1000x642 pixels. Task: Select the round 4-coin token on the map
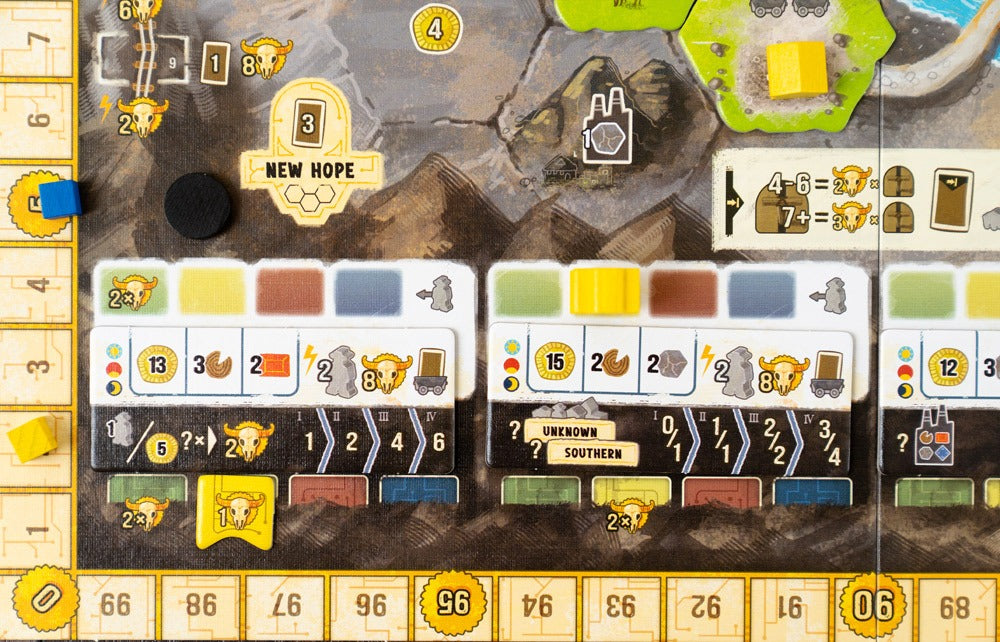click(x=437, y=28)
